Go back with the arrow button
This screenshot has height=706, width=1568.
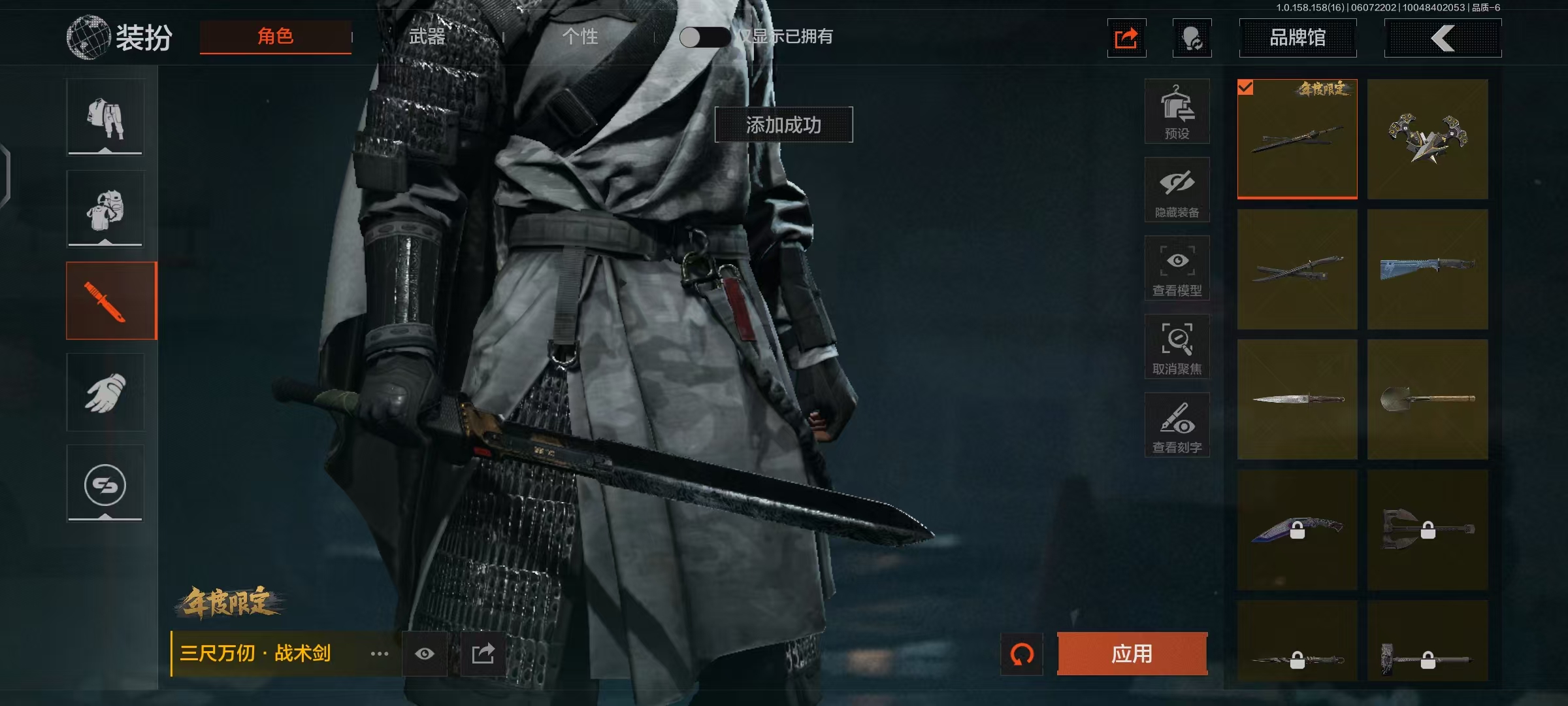coord(1443,38)
